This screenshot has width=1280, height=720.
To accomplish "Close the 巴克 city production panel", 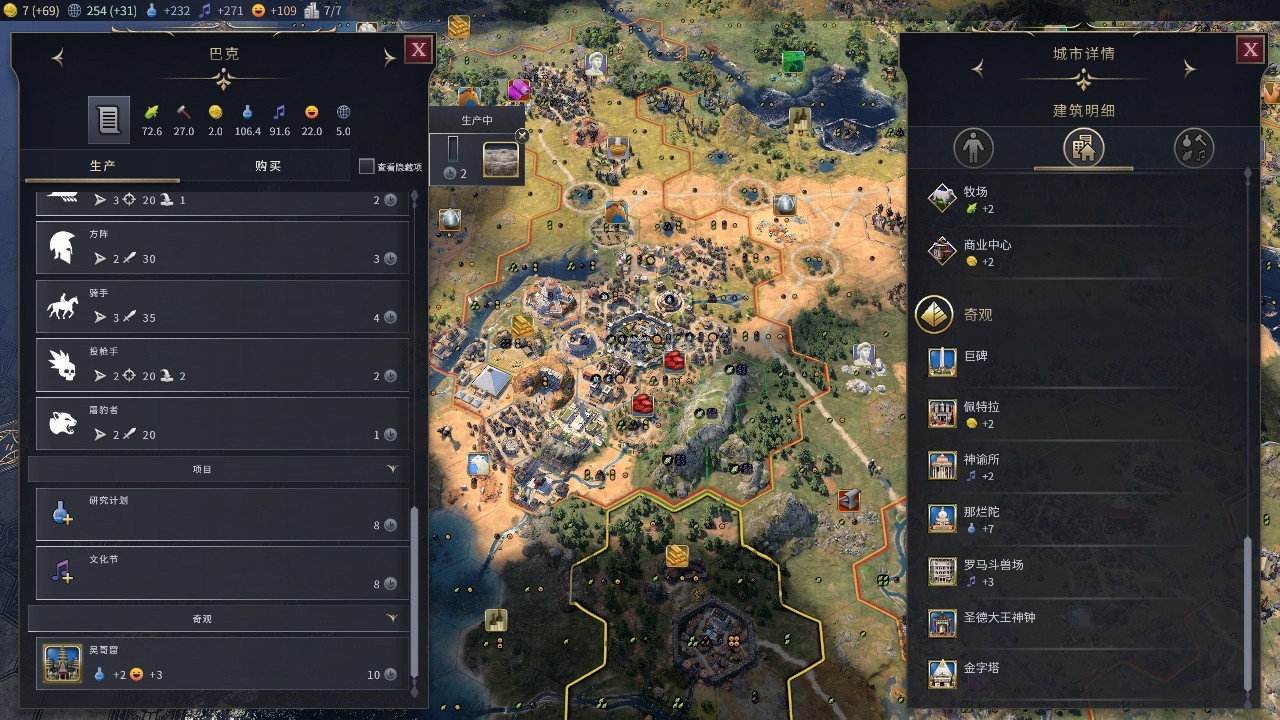I will click(x=418, y=50).
